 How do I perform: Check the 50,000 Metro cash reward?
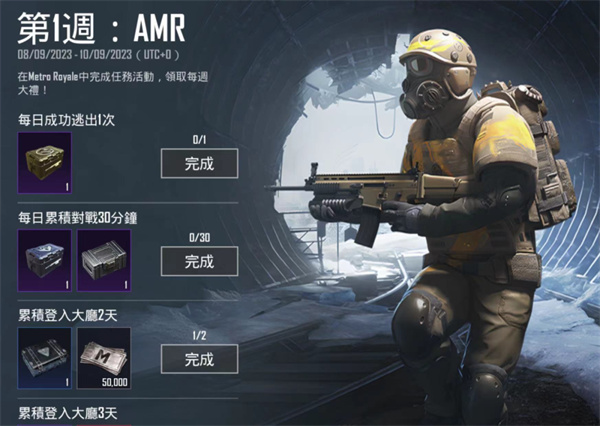pos(104,357)
